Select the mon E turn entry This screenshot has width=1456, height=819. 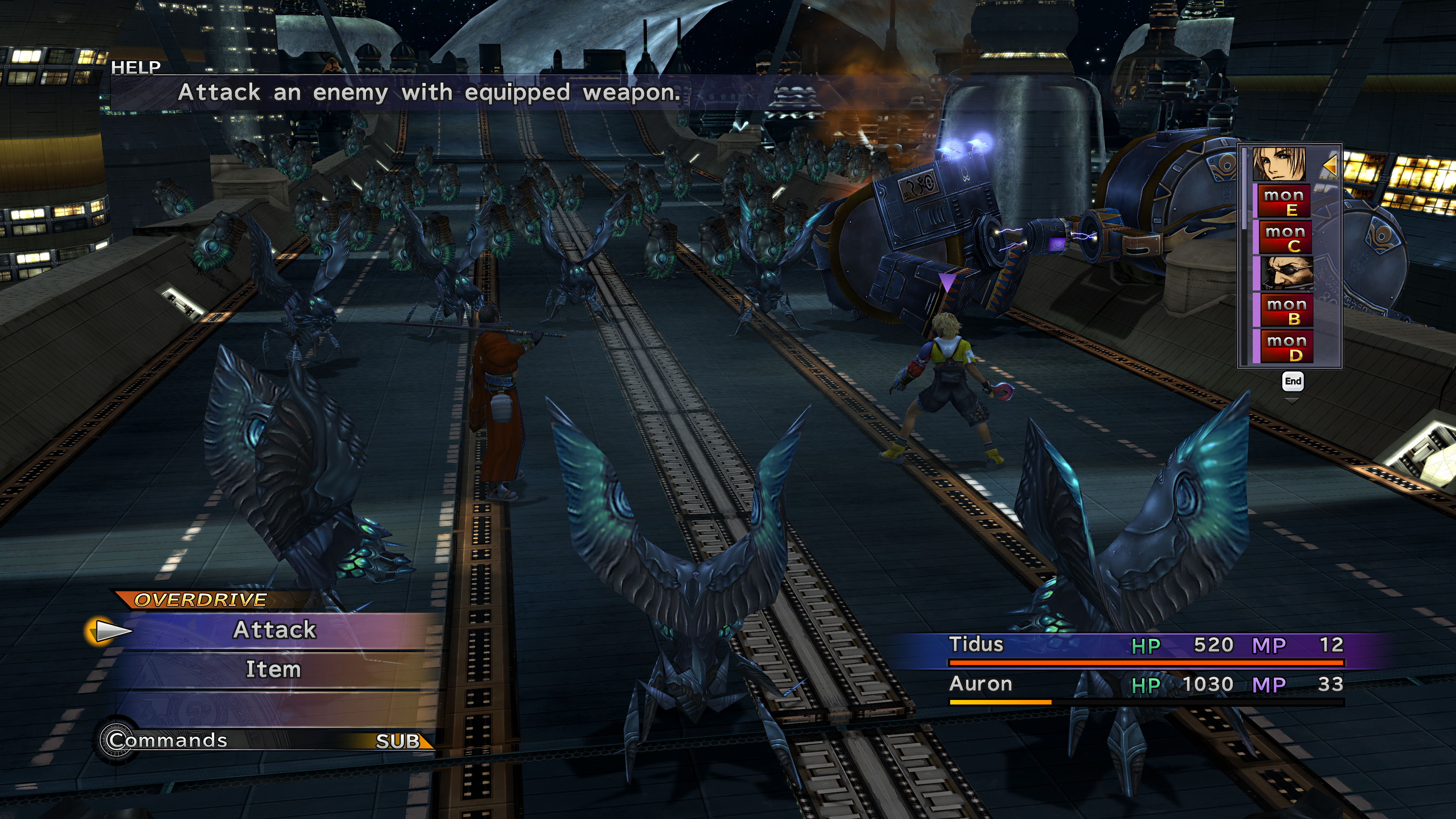coord(1283,202)
